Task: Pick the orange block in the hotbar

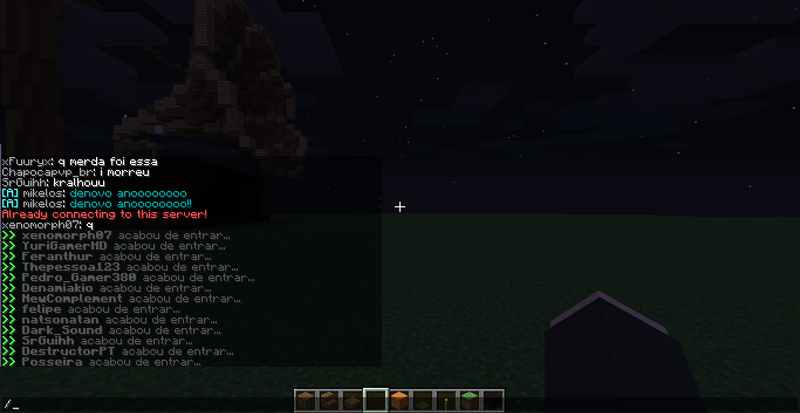Action: click(x=399, y=401)
